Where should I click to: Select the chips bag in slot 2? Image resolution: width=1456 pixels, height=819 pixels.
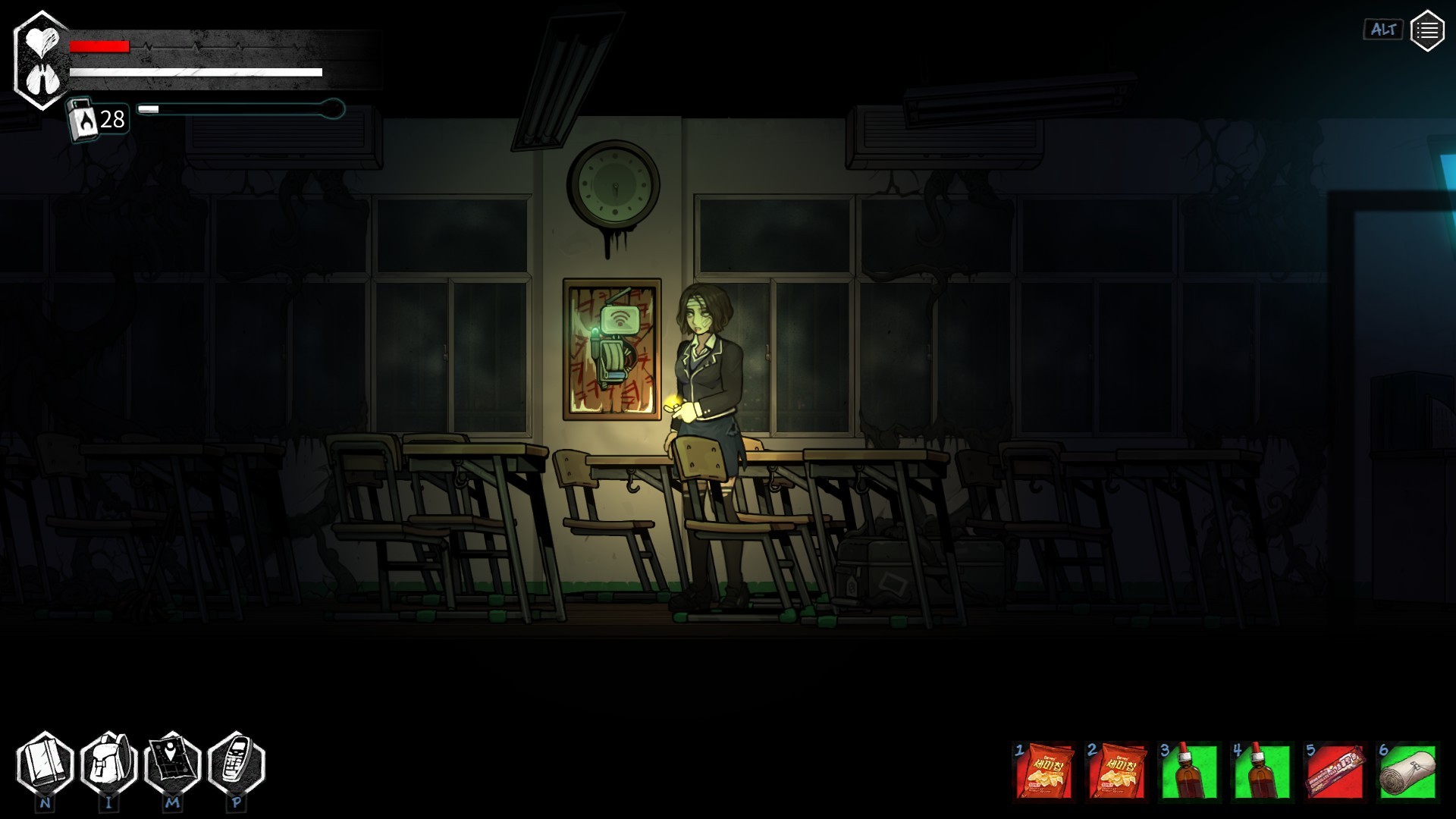tap(1117, 771)
